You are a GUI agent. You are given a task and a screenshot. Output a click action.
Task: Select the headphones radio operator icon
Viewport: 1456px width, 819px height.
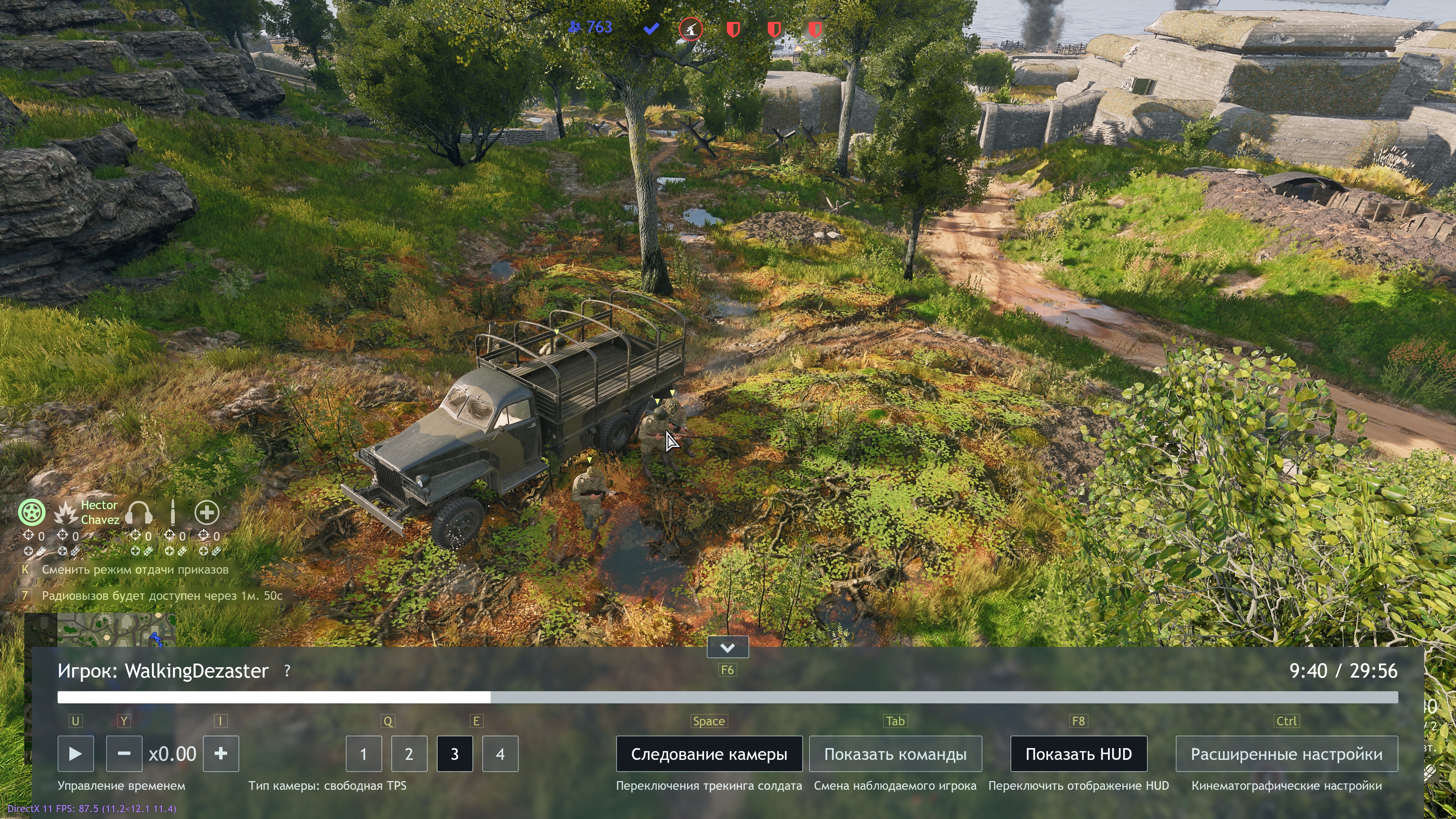tap(139, 513)
